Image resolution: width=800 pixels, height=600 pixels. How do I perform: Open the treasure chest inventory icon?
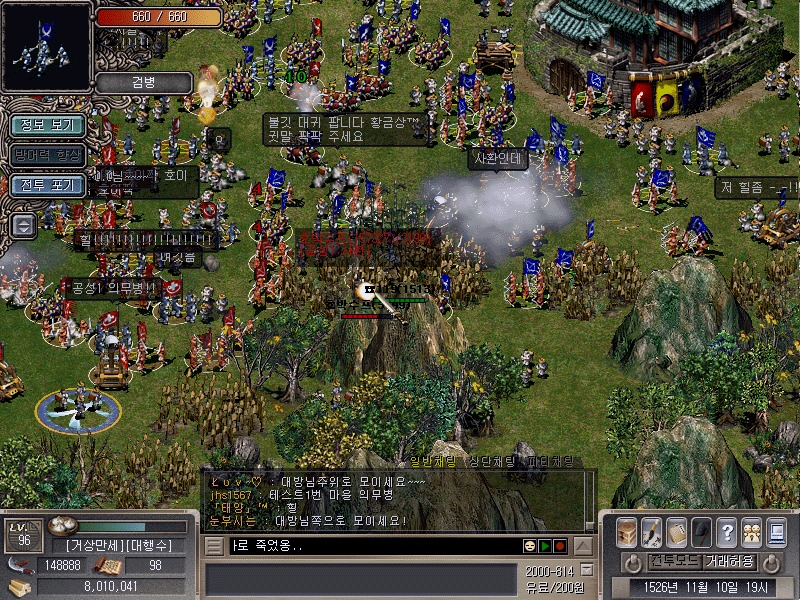pos(627,531)
